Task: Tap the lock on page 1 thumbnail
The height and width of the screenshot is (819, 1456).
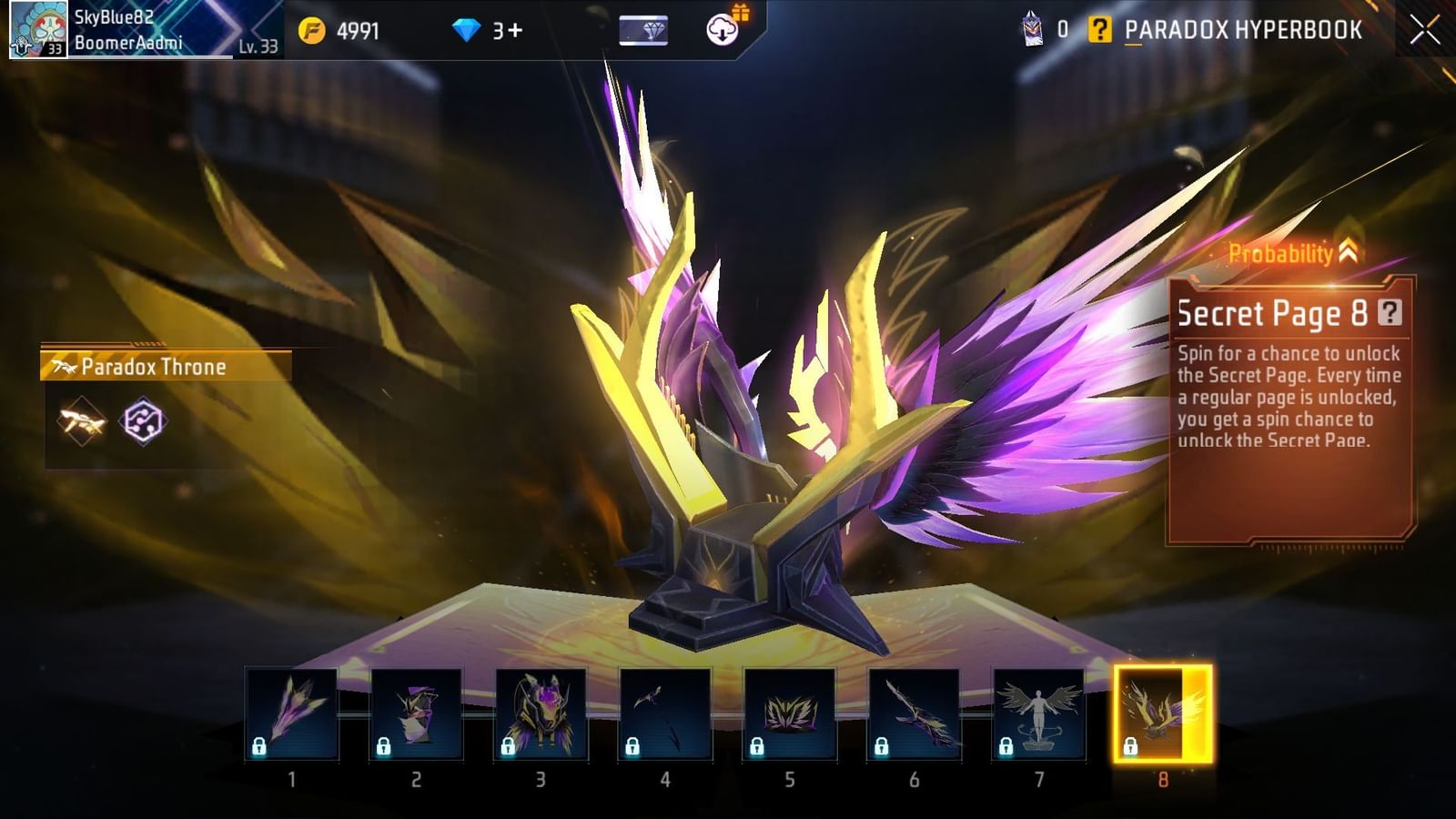Action: [261, 746]
